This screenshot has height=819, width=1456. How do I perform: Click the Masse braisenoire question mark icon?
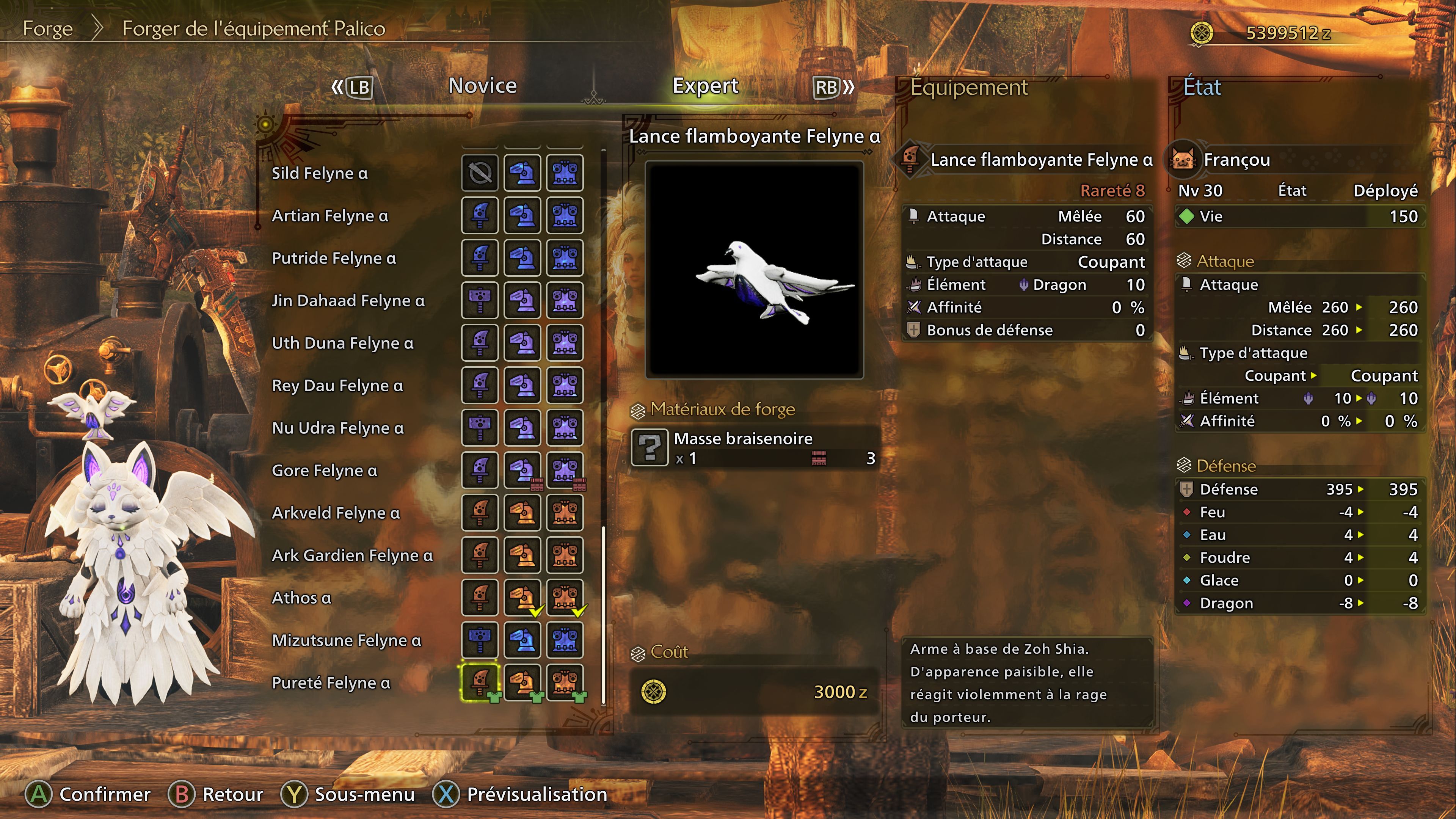point(650,448)
